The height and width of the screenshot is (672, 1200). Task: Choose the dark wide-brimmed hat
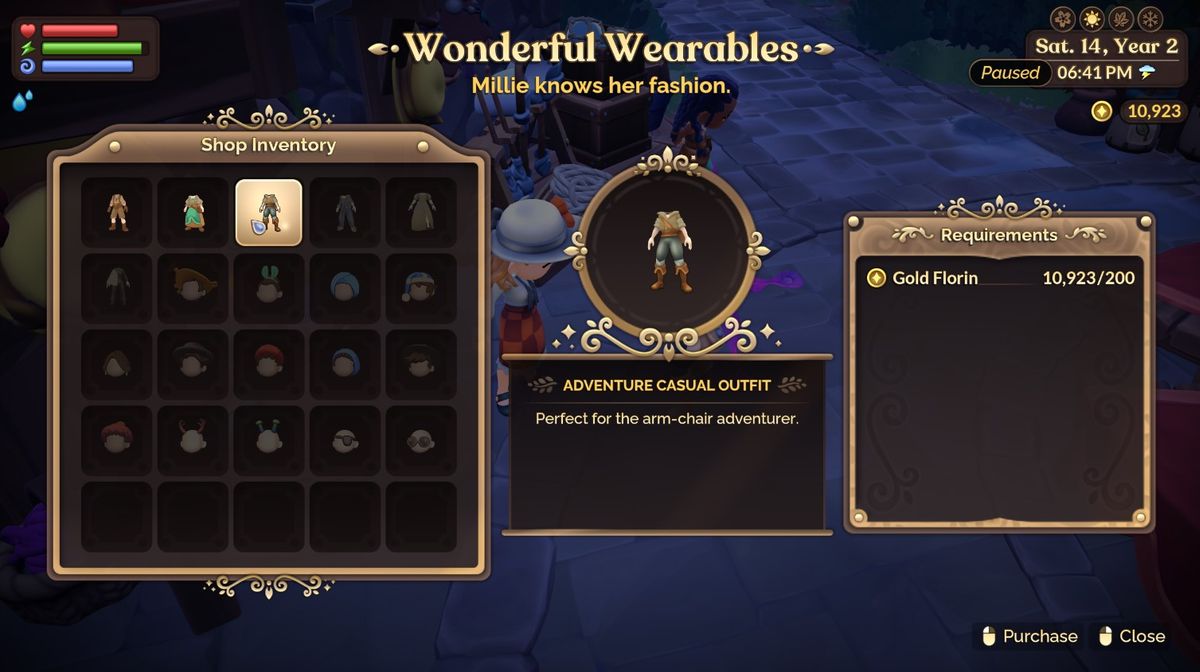(193, 364)
